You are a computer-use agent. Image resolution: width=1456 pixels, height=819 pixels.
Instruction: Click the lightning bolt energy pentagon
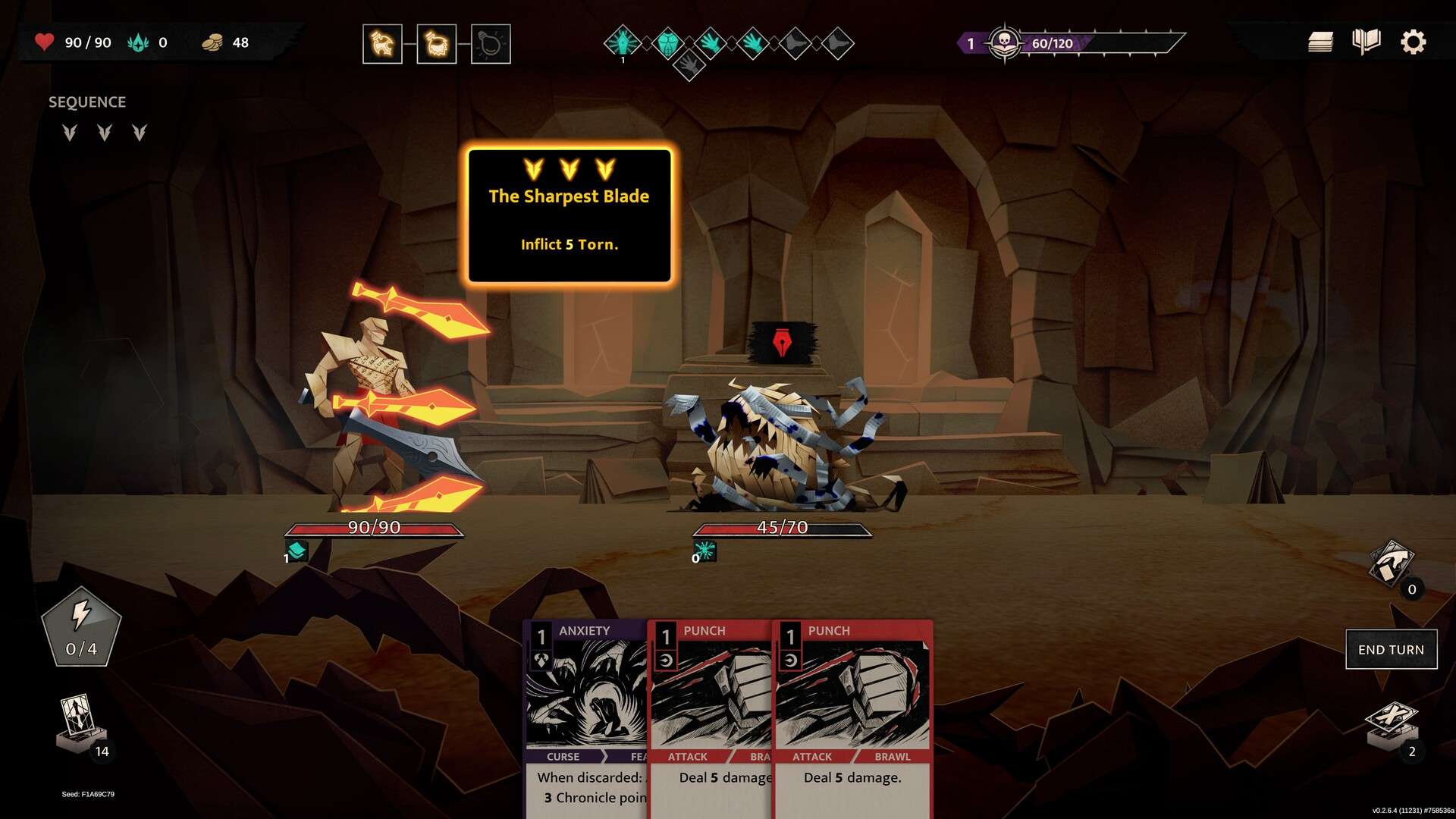click(x=81, y=626)
